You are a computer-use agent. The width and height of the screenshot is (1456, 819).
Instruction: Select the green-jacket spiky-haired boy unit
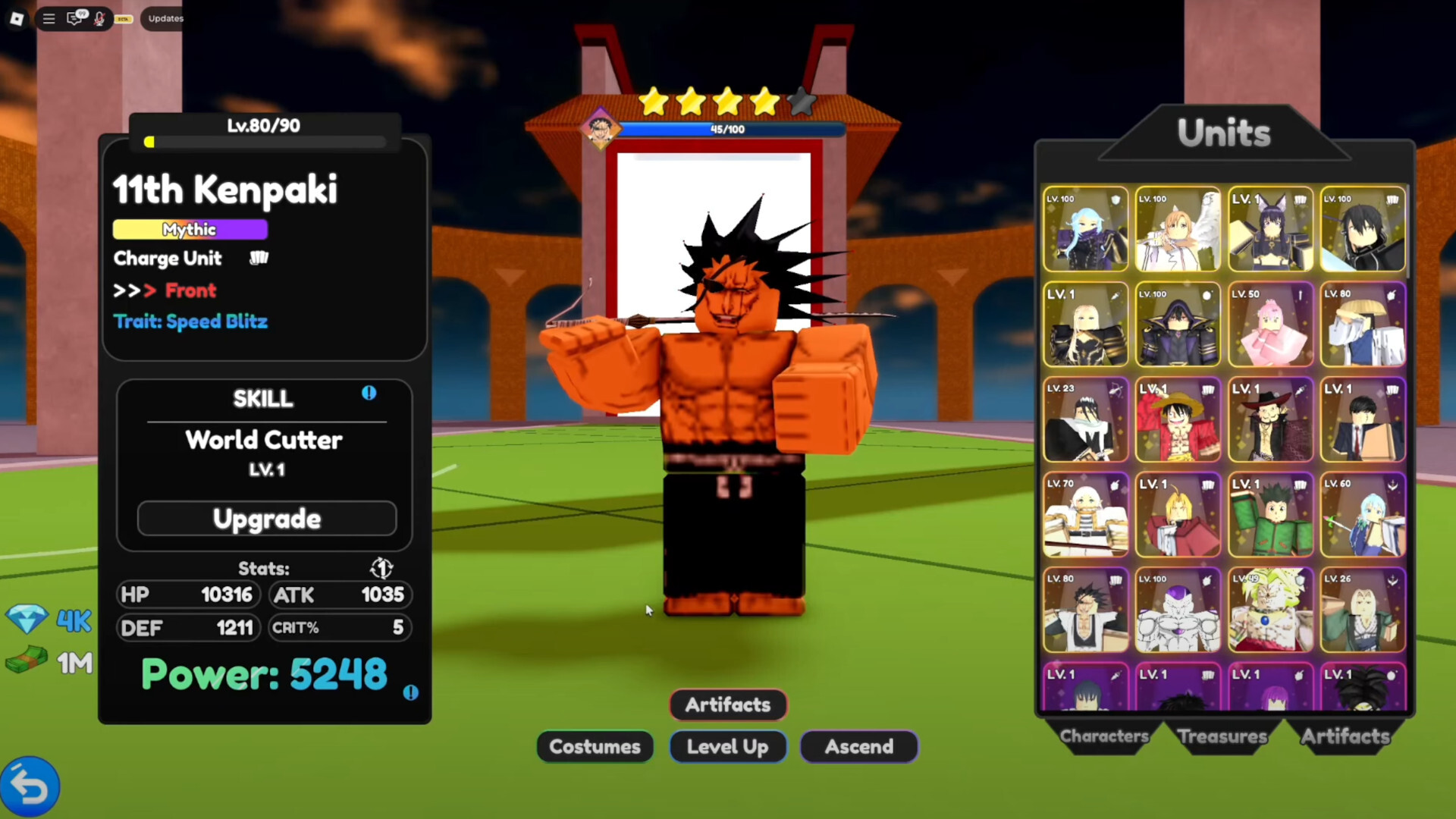1270,516
